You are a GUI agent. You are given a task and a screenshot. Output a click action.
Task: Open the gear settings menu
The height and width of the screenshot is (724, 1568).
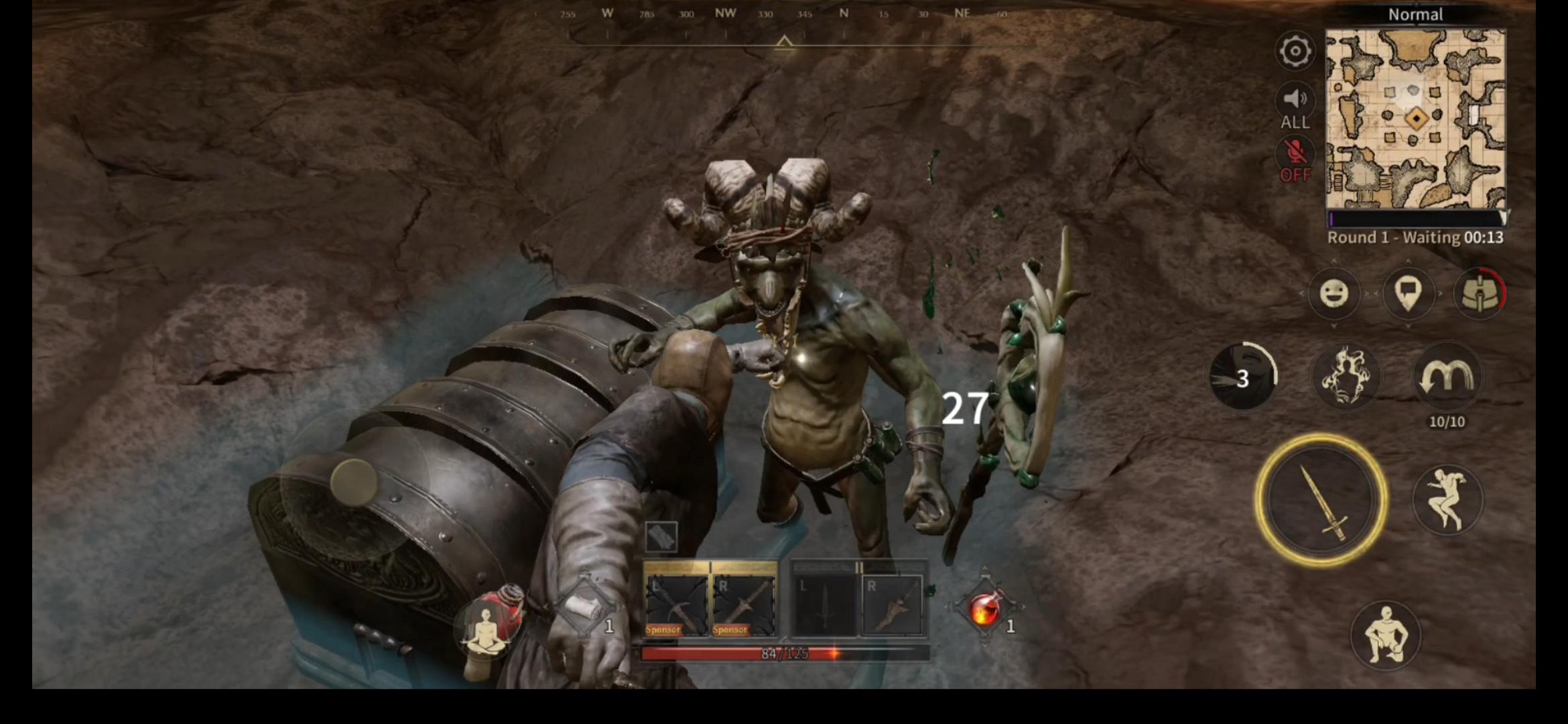pos(1295,51)
